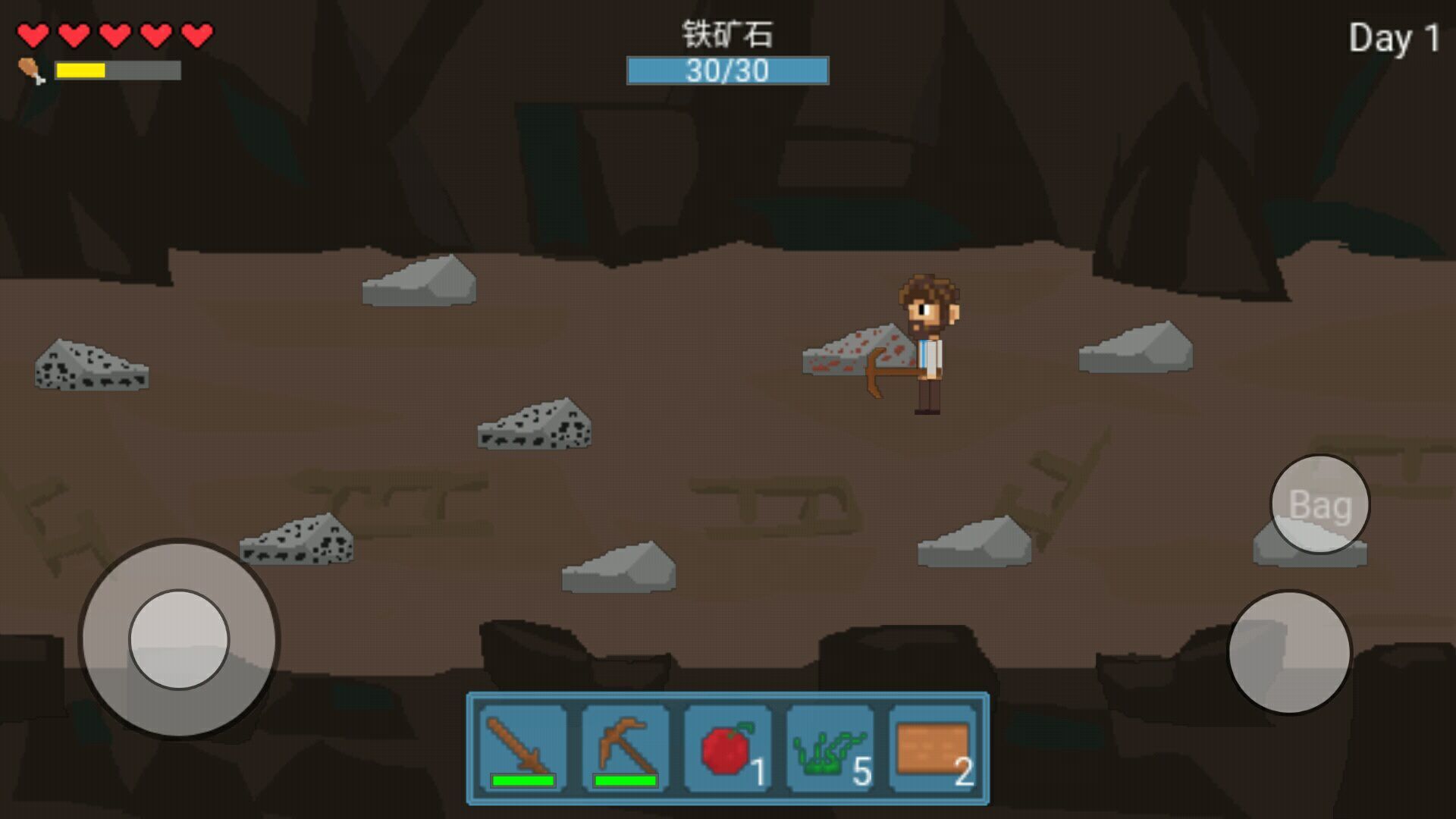Pick the wood plank hotbar slot
Screen dimensions: 1456x819
[932, 749]
